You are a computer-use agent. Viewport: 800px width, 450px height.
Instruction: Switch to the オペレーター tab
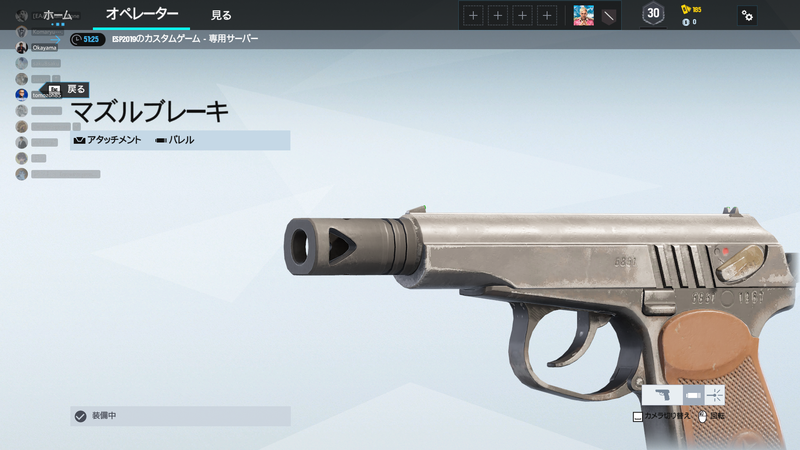point(142,15)
